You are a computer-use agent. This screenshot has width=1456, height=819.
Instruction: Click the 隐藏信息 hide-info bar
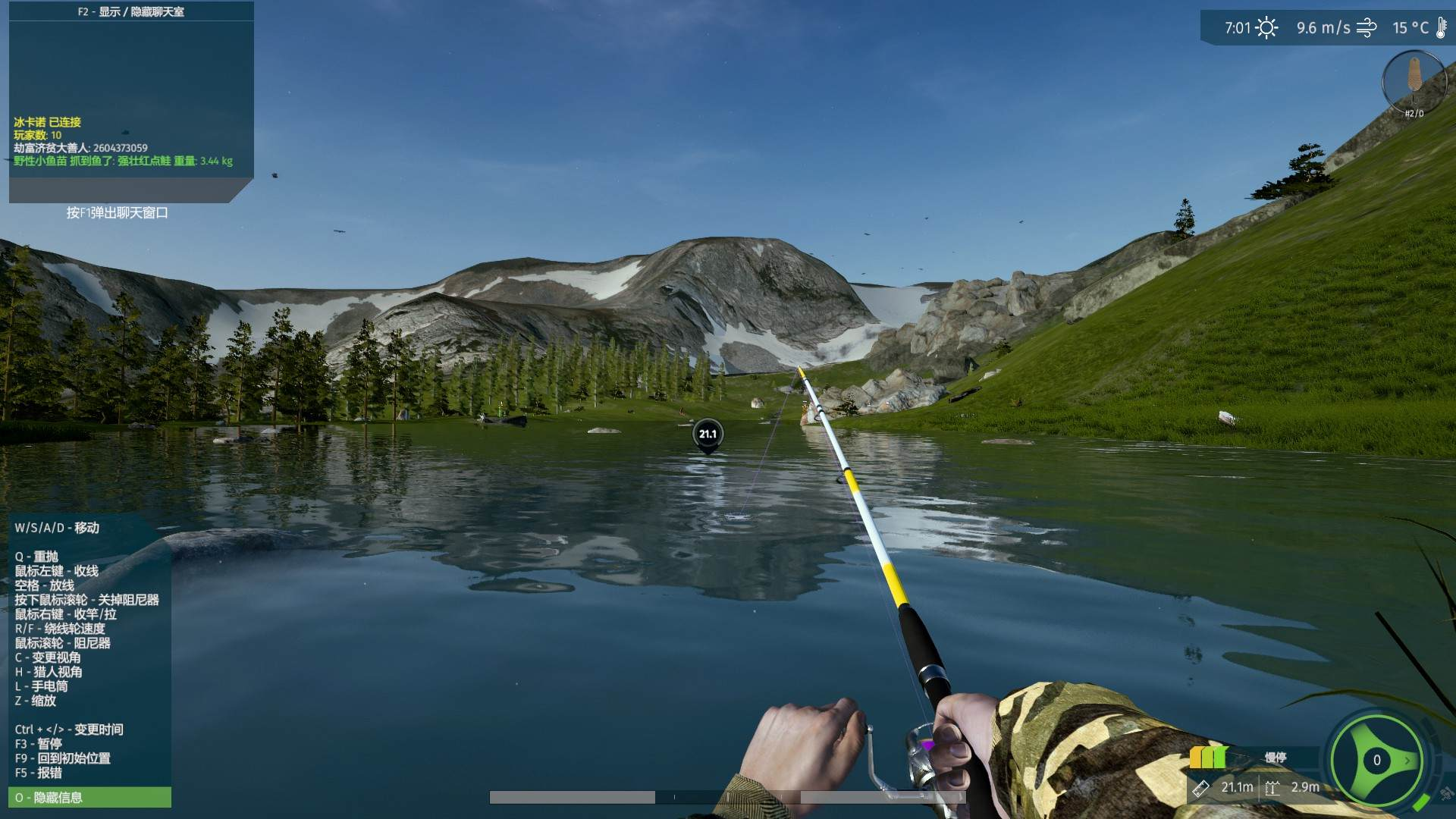(x=89, y=797)
